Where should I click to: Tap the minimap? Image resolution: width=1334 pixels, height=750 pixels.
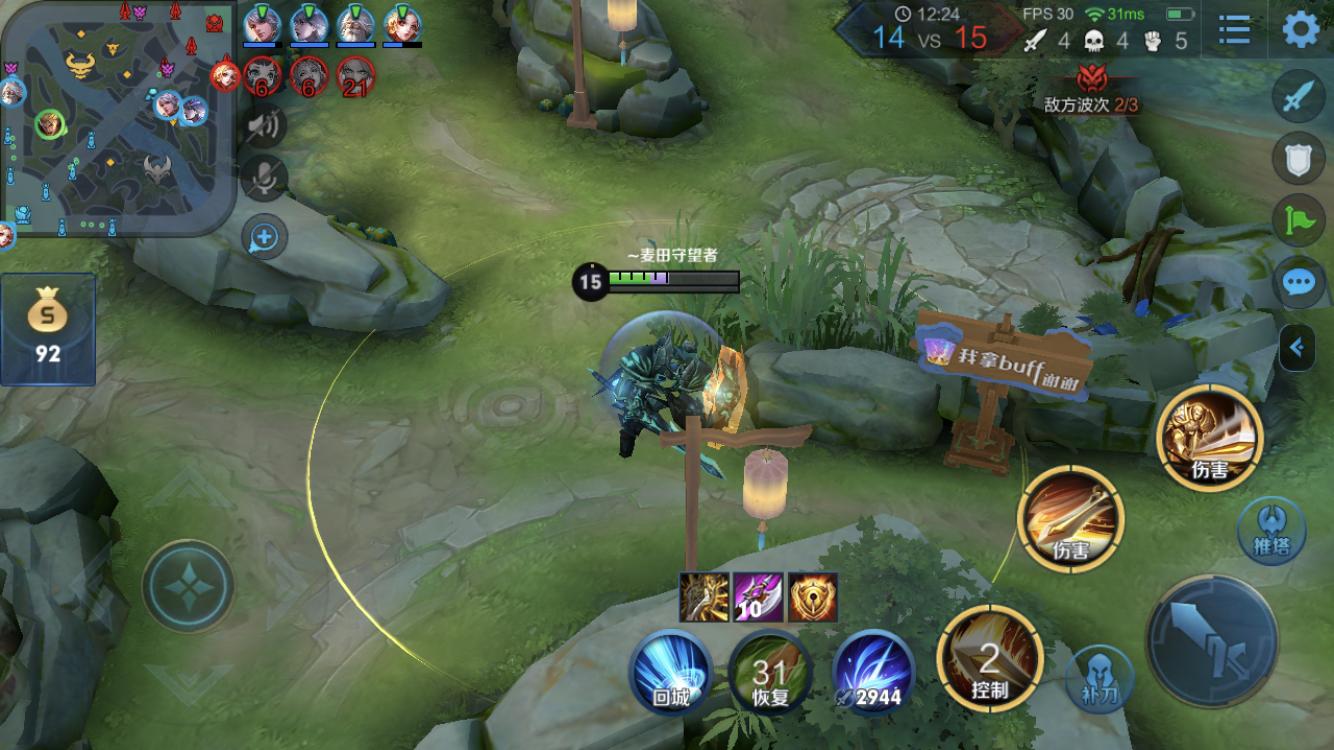pyautogui.click(x=118, y=118)
